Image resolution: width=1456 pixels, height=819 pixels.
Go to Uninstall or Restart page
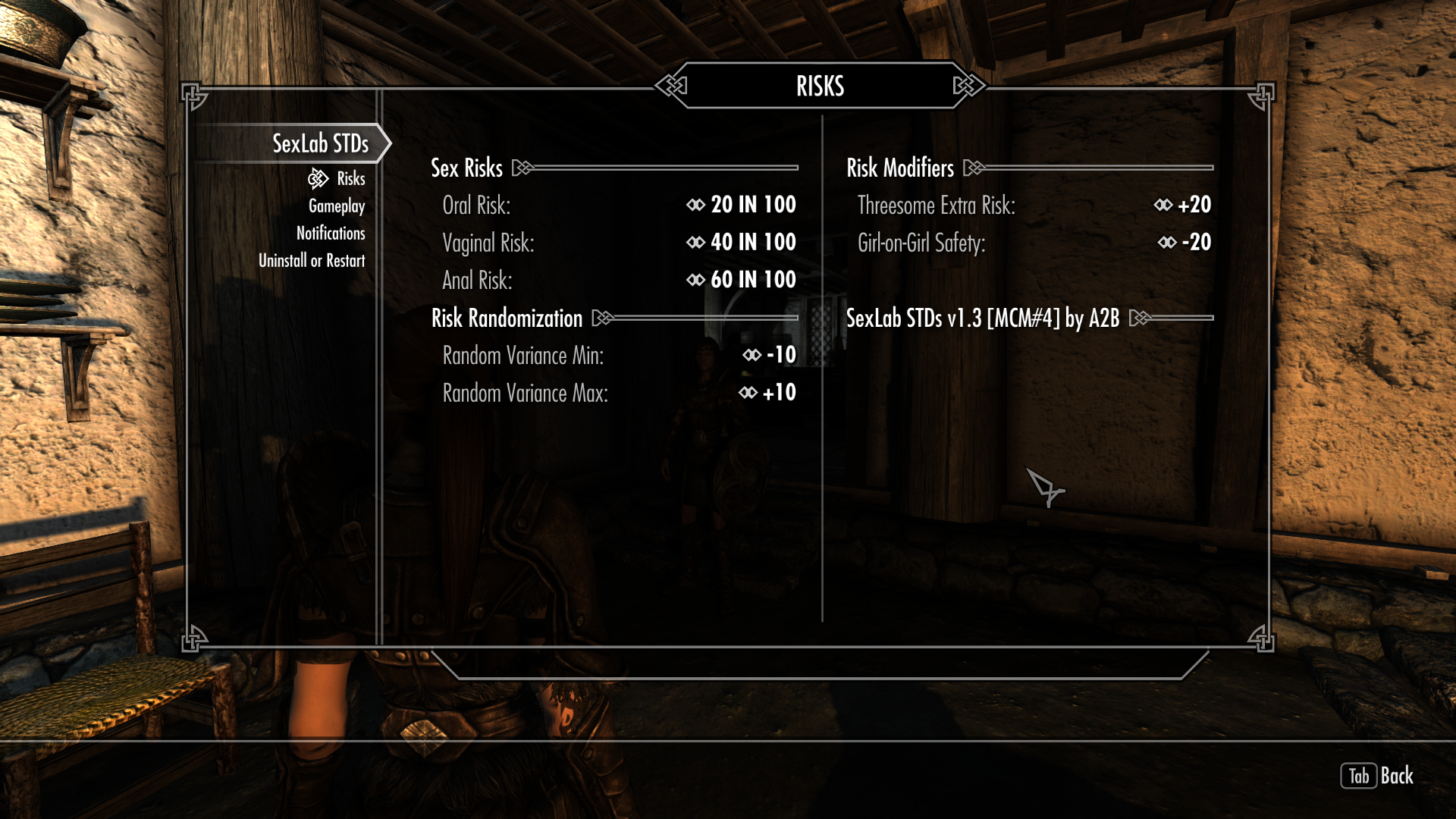point(312,261)
